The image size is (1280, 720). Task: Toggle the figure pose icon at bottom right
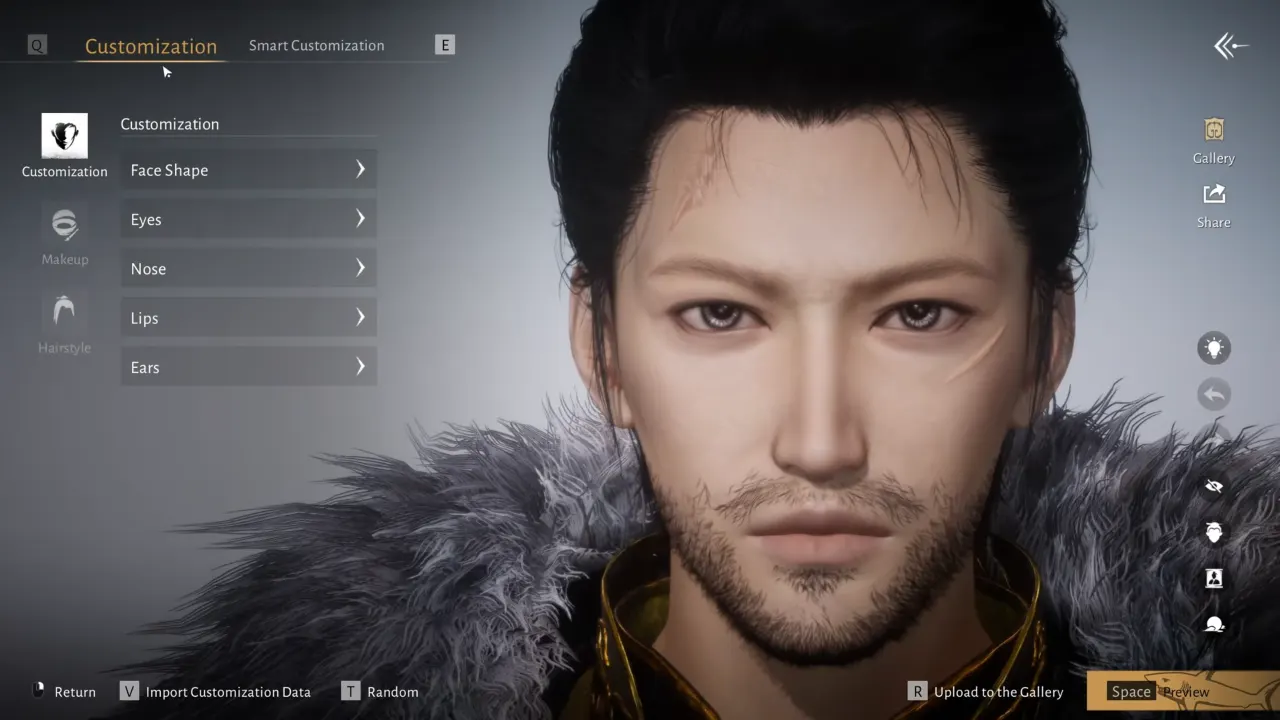(x=1214, y=624)
